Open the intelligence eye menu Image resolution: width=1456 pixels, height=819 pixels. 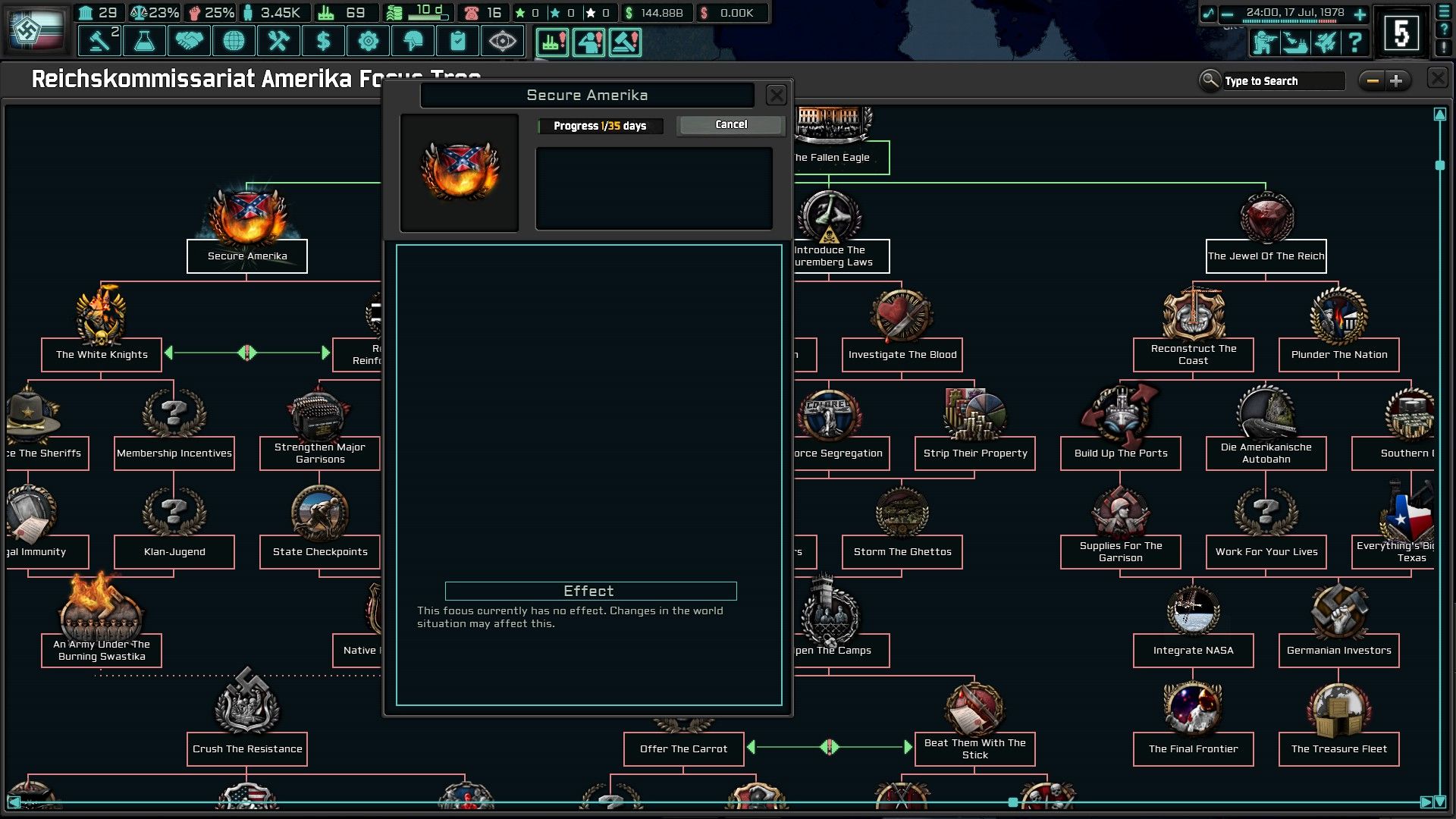point(502,41)
